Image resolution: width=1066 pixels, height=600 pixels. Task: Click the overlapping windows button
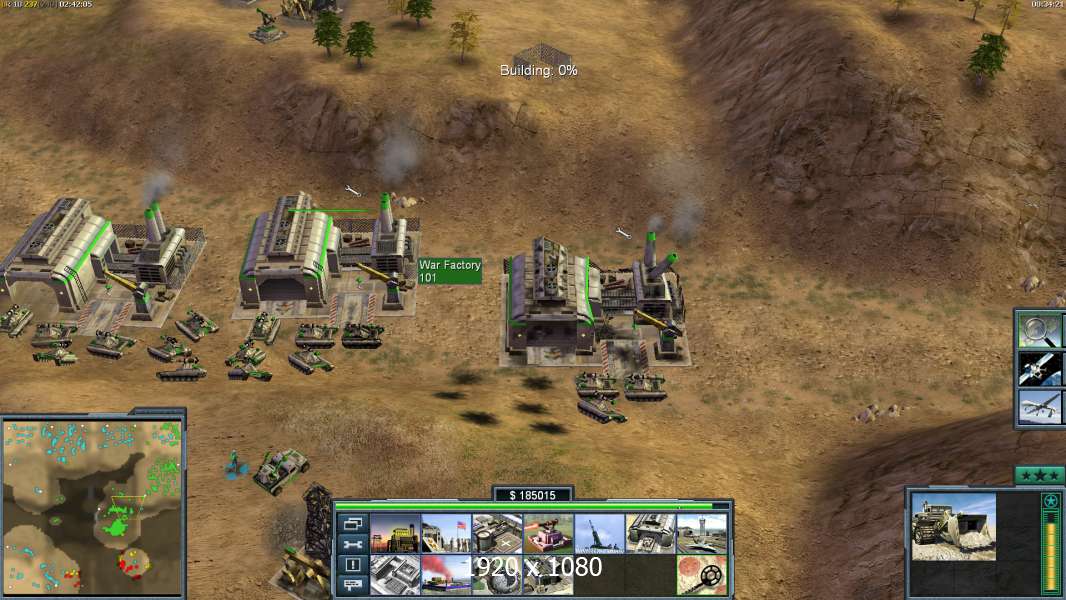pyautogui.click(x=352, y=524)
